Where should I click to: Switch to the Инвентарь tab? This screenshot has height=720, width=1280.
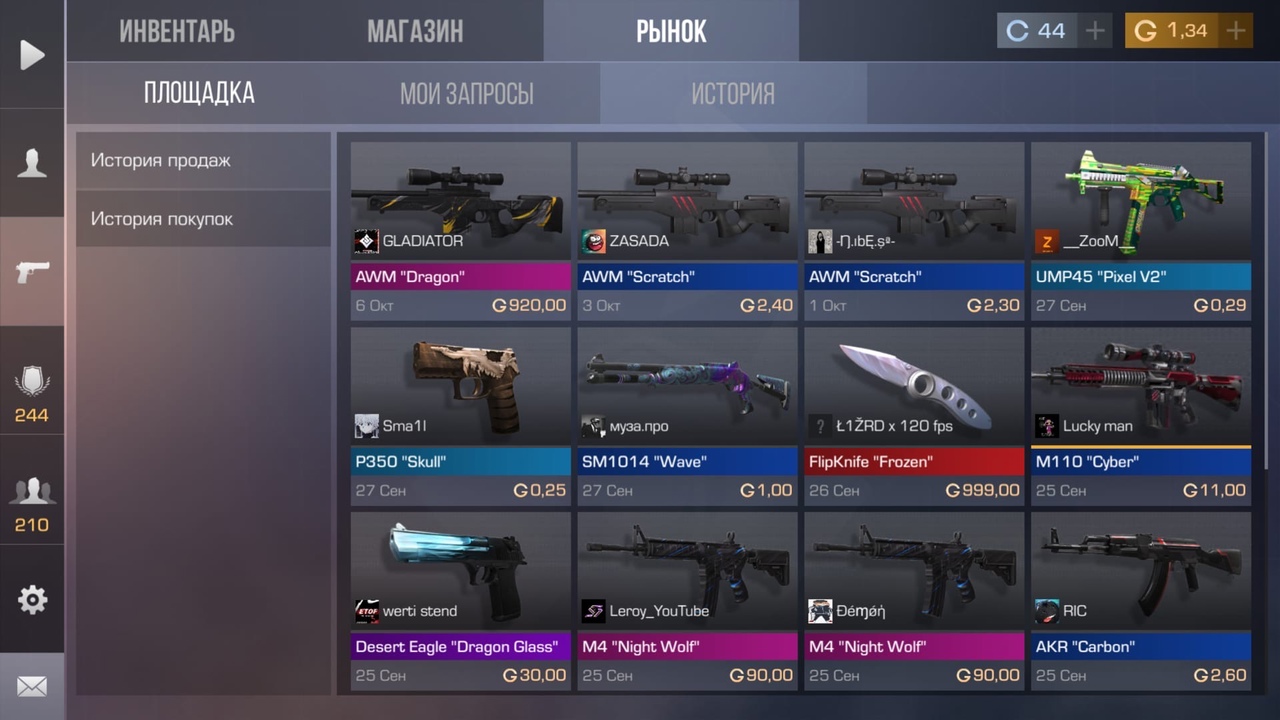[177, 31]
